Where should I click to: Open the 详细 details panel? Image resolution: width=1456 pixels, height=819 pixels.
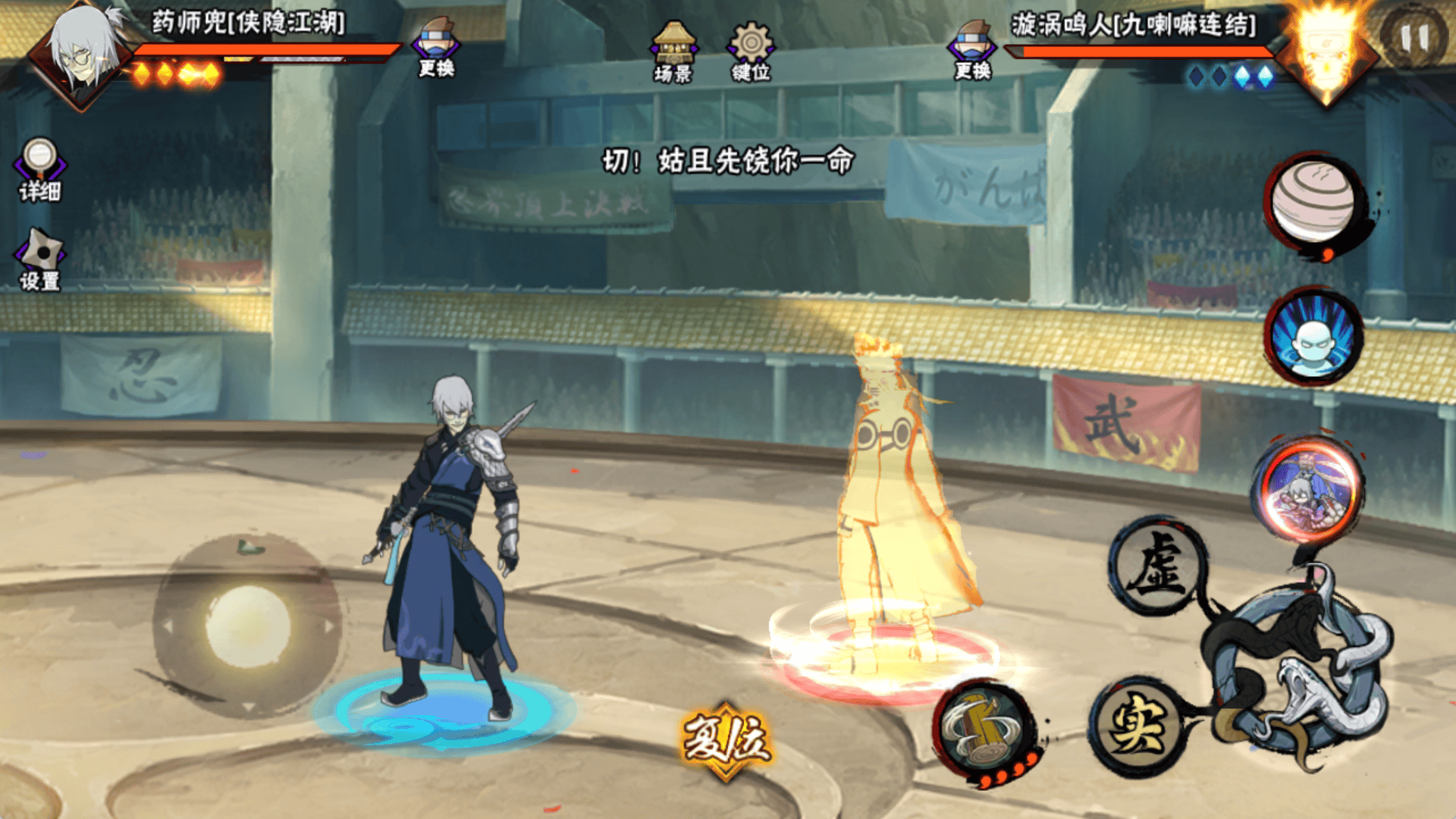(x=39, y=170)
